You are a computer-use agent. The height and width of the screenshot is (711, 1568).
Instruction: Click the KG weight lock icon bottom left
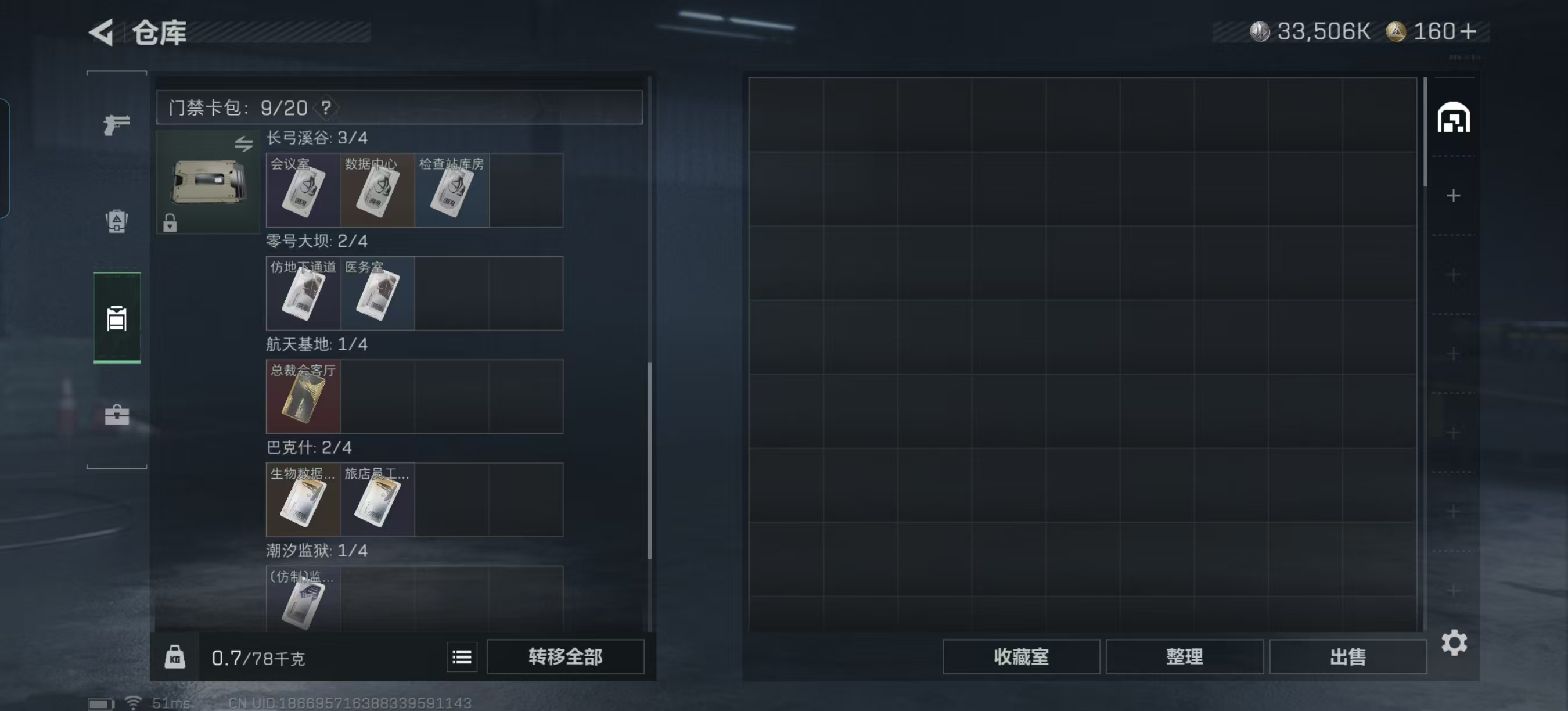[175, 657]
